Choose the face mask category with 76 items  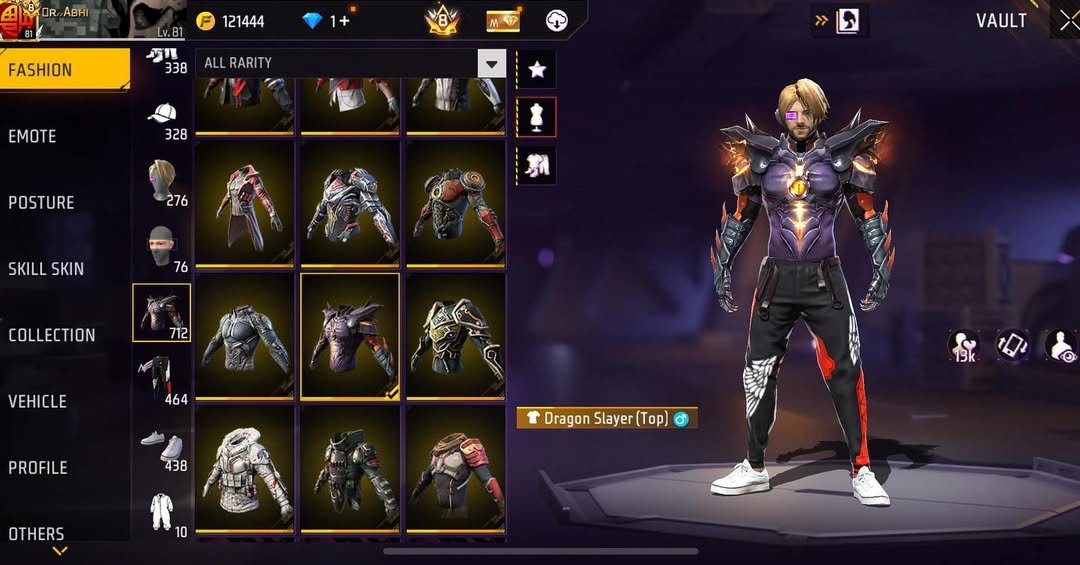pos(162,246)
